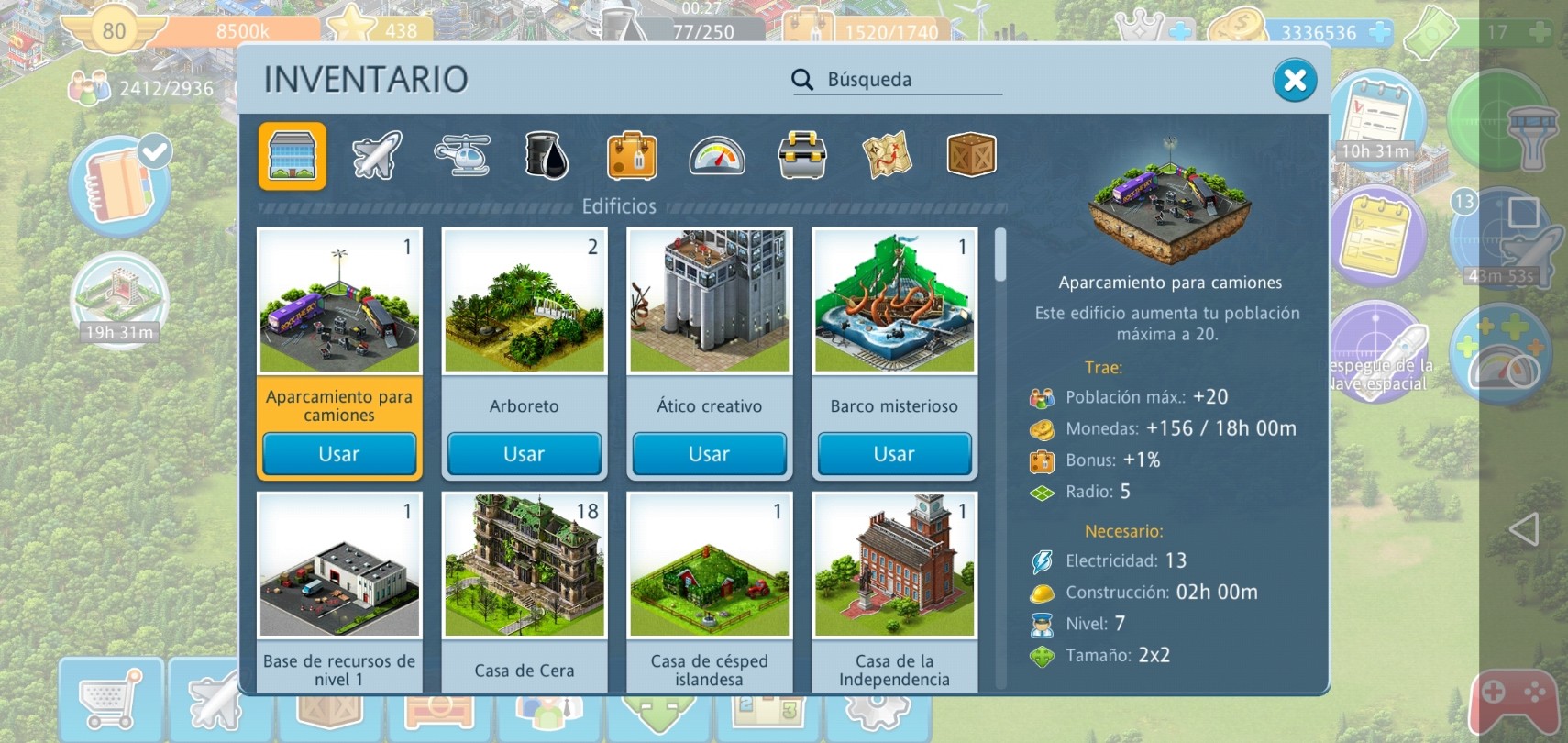Image resolution: width=1568 pixels, height=743 pixels.
Task: Click the Búsqueda search field
Action: point(908,80)
